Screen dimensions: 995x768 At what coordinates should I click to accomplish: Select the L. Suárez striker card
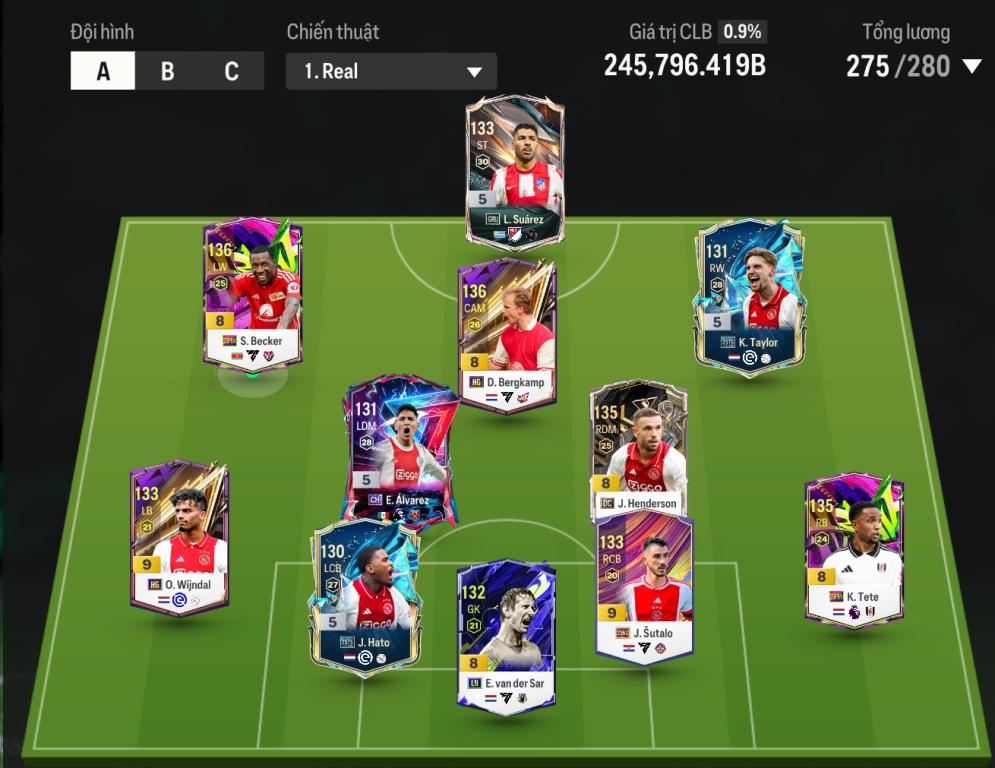tap(515, 171)
